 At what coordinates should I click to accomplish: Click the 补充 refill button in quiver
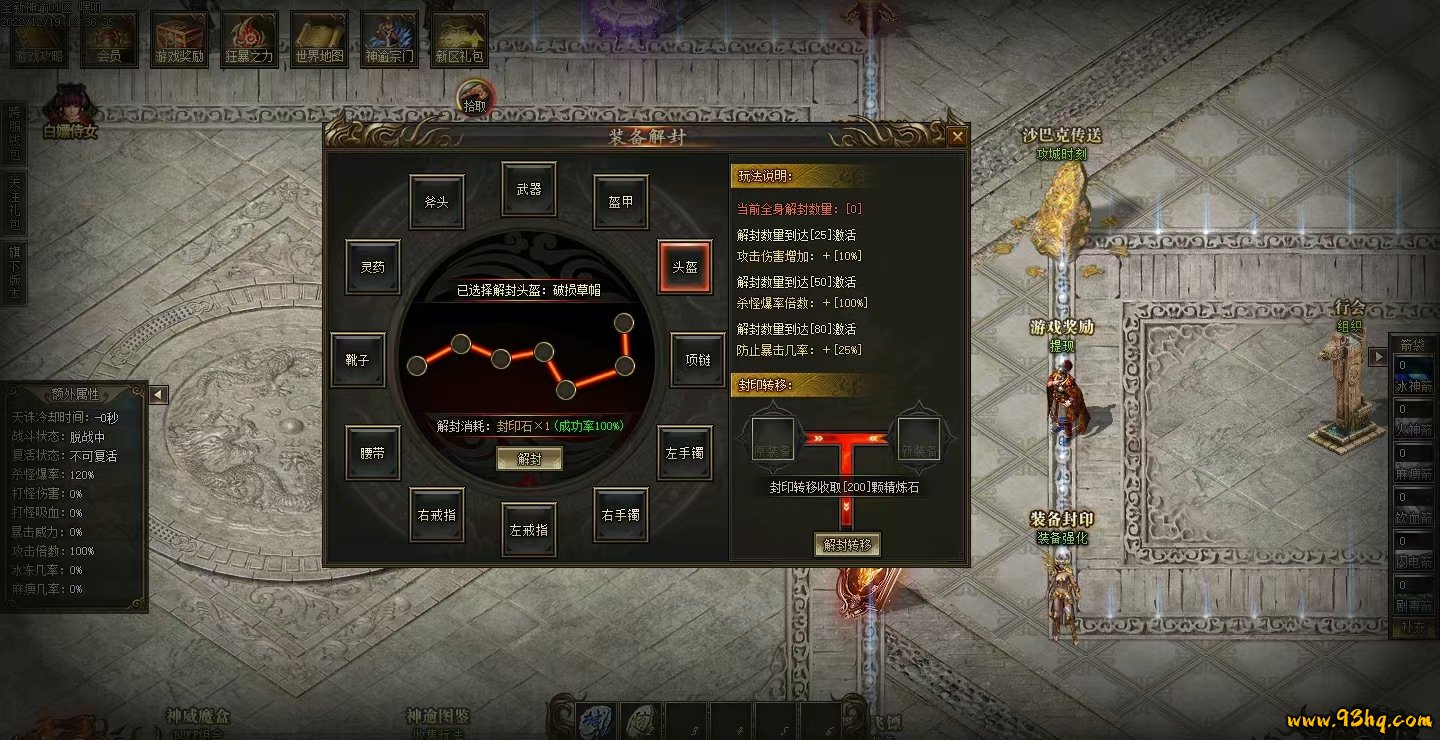click(1413, 628)
